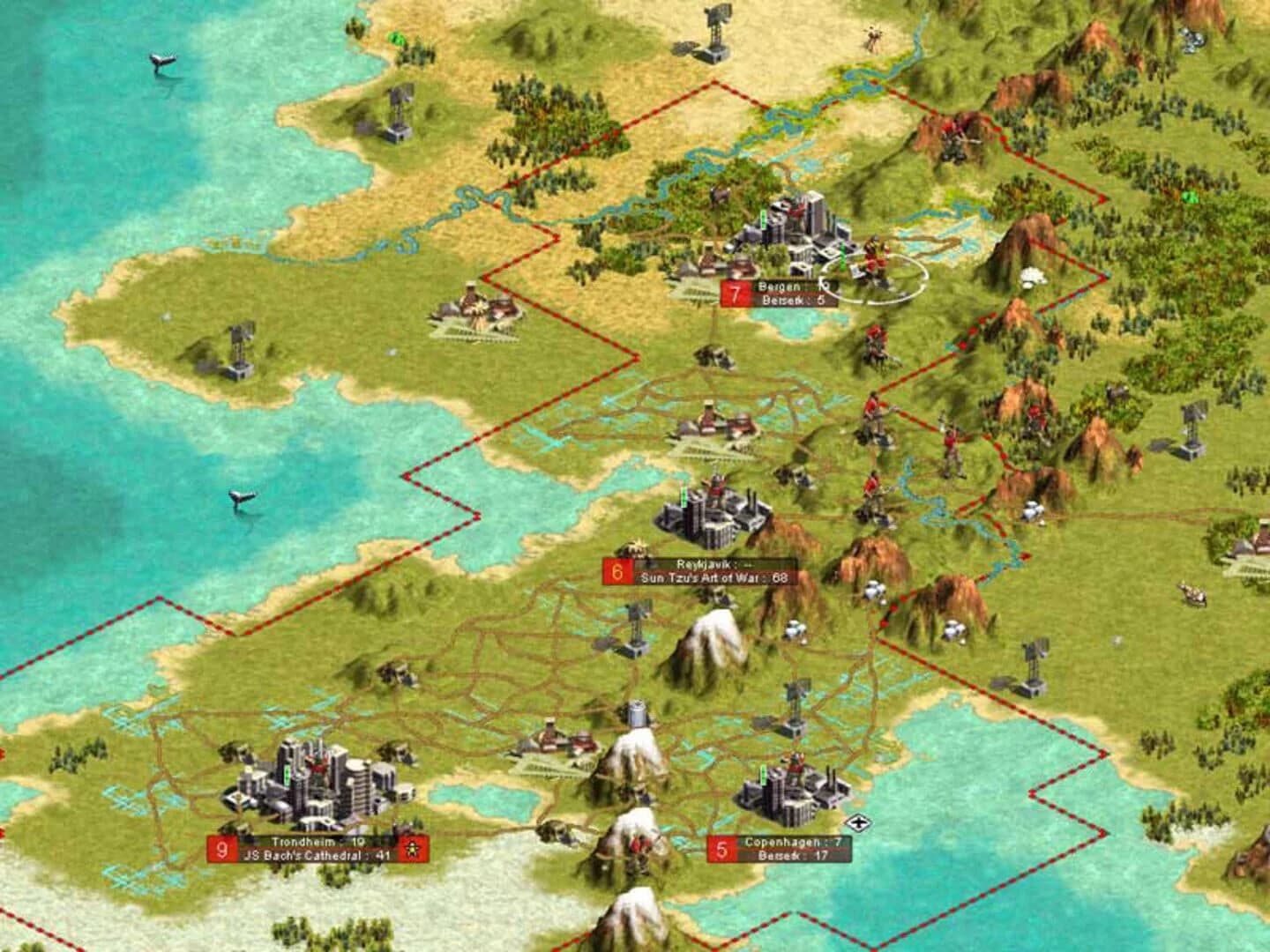
Task: Click the green unit health bar above Reykjavik city
Action: pyautogui.click(x=683, y=498)
